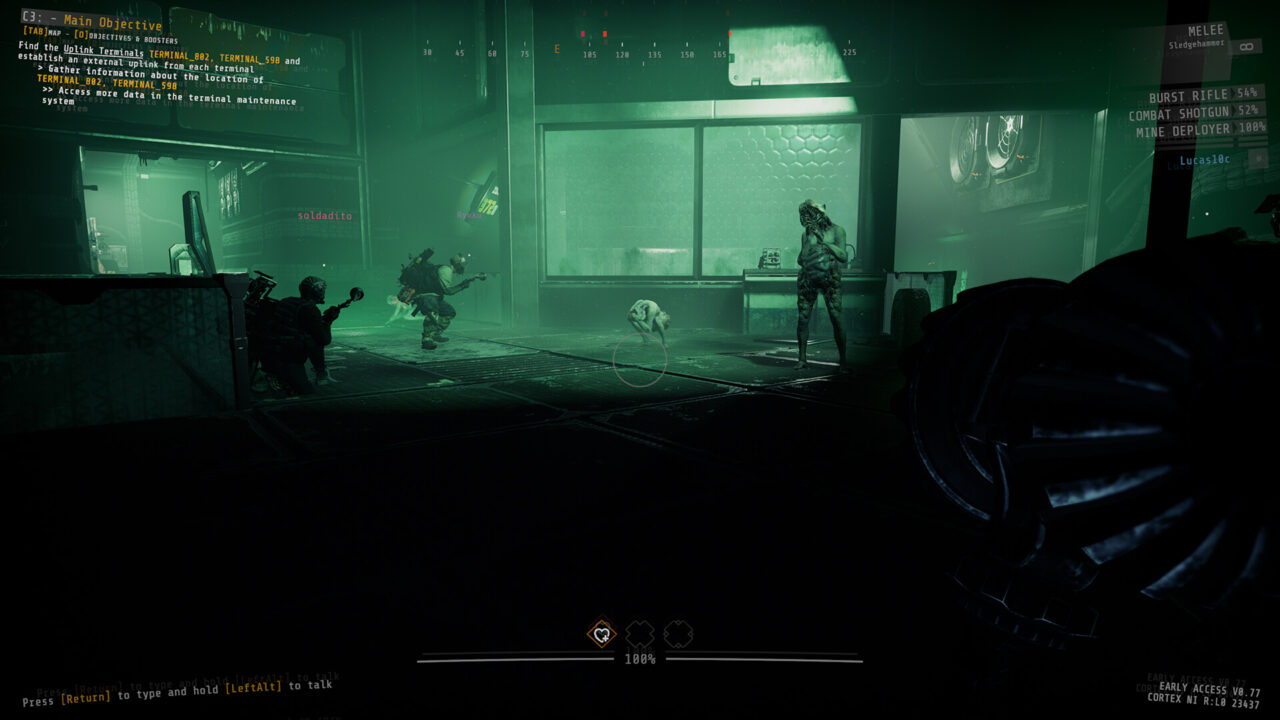Viewport: 1280px width, 720px height.
Task: Select the Uplink Terminals objective heading
Action: [102, 52]
